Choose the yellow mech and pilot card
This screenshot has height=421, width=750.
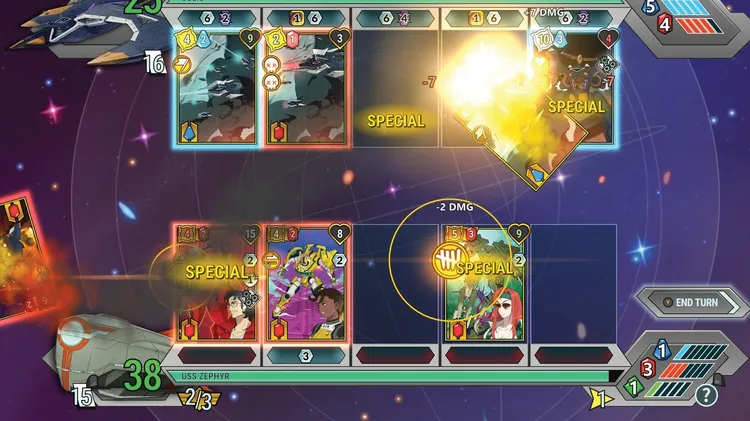307,284
